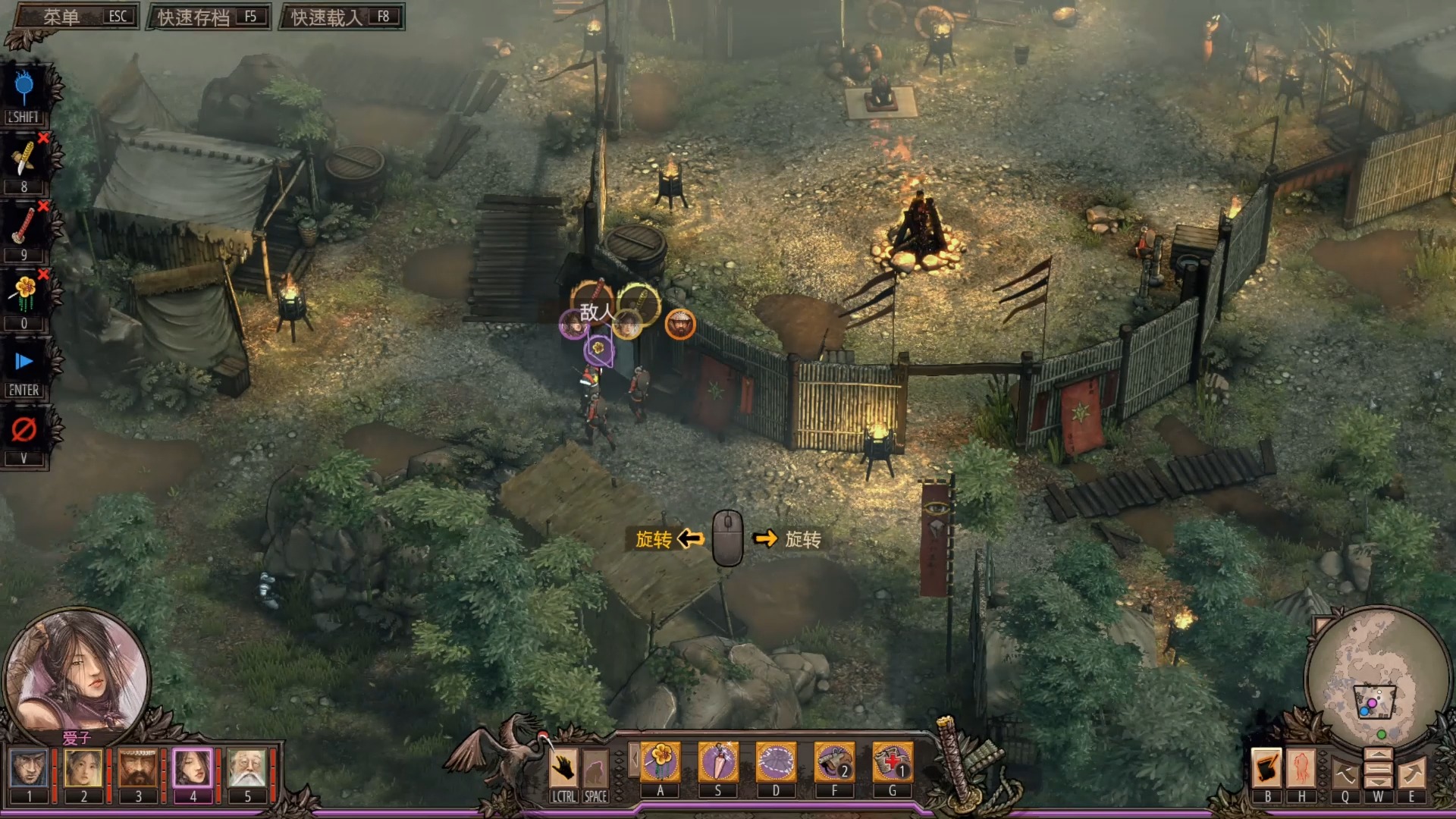Select the young girl character portrait
The height and width of the screenshot is (819, 1456).
pos(83,768)
